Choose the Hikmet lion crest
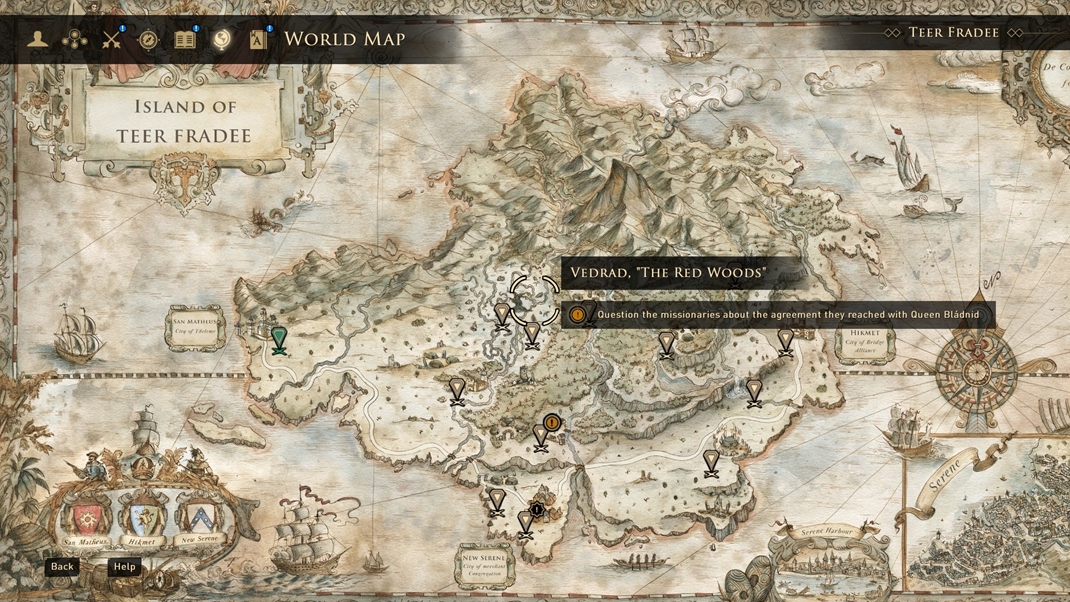The height and width of the screenshot is (602, 1070). click(142, 518)
